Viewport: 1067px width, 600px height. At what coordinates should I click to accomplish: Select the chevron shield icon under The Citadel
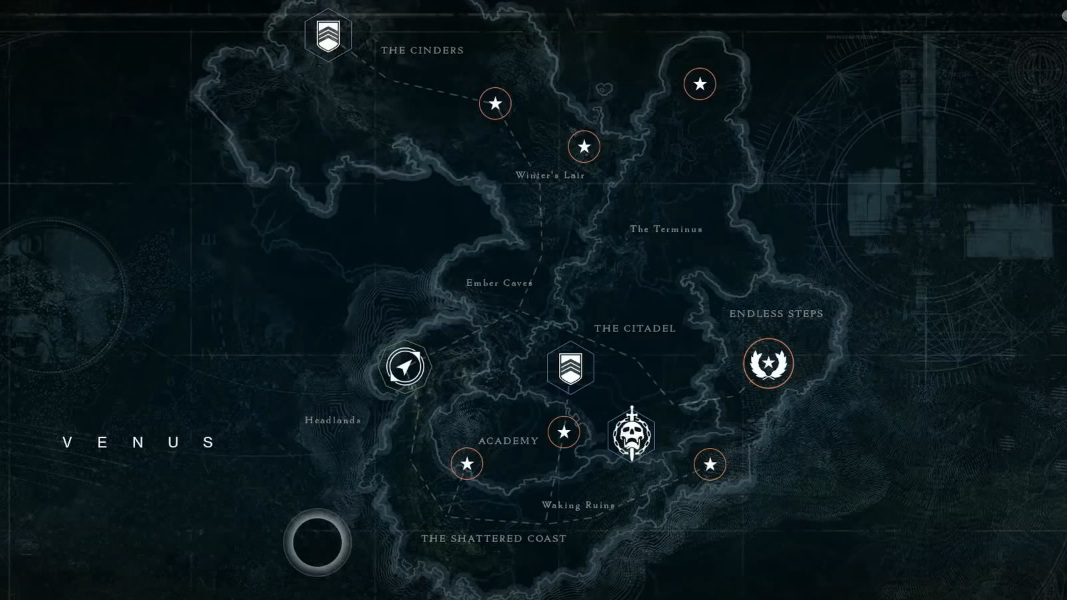570,367
